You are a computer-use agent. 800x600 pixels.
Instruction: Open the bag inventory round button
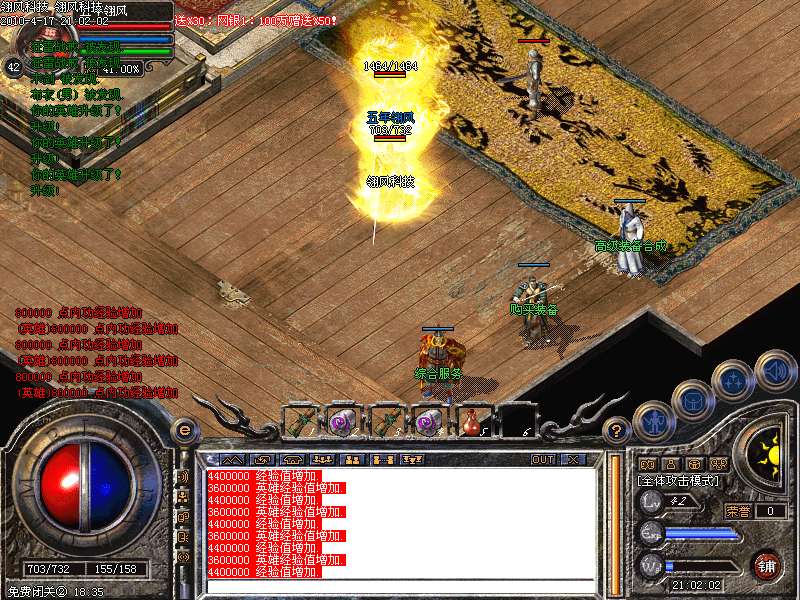(x=693, y=403)
